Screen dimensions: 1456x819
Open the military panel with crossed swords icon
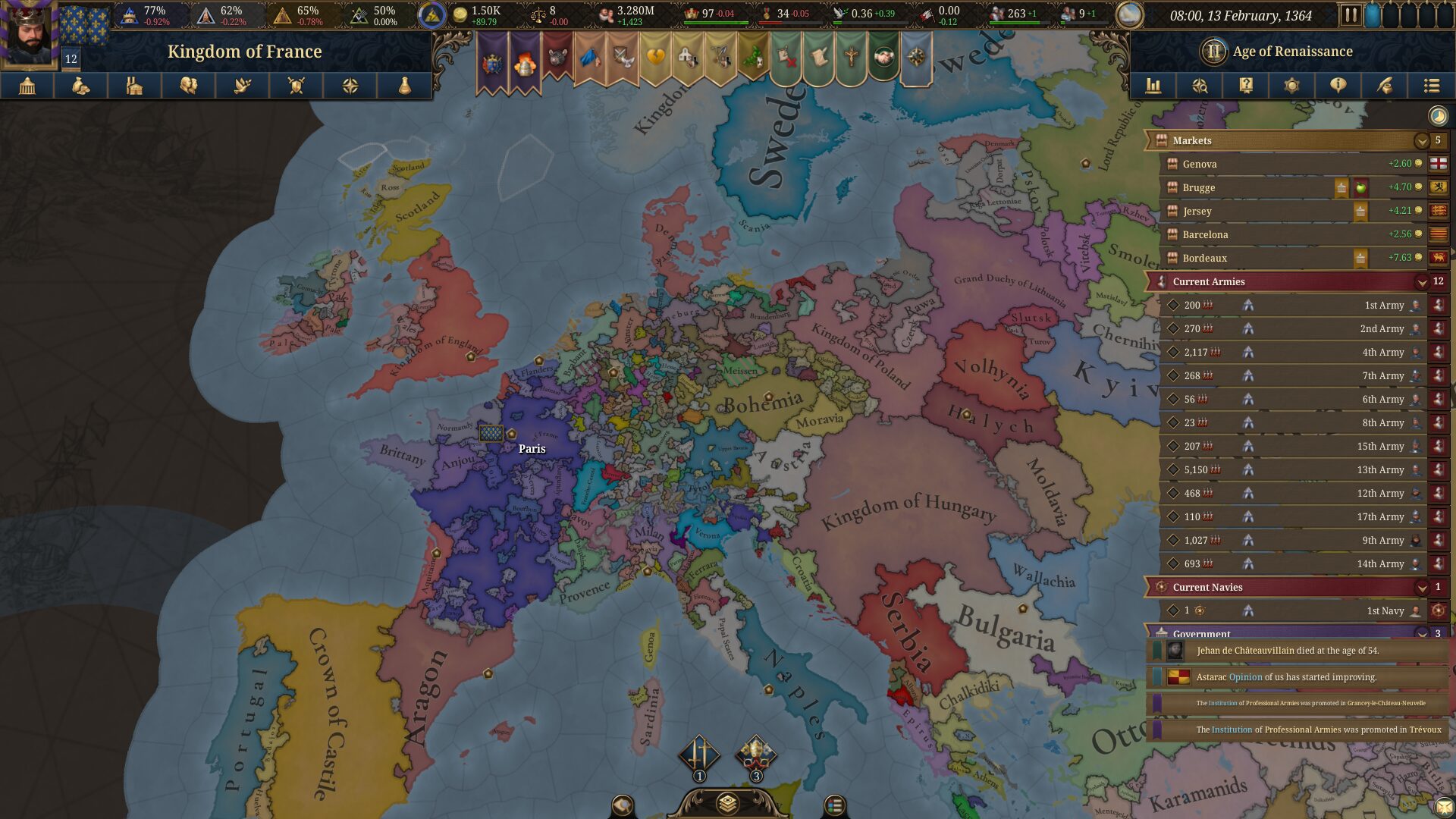[295, 86]
